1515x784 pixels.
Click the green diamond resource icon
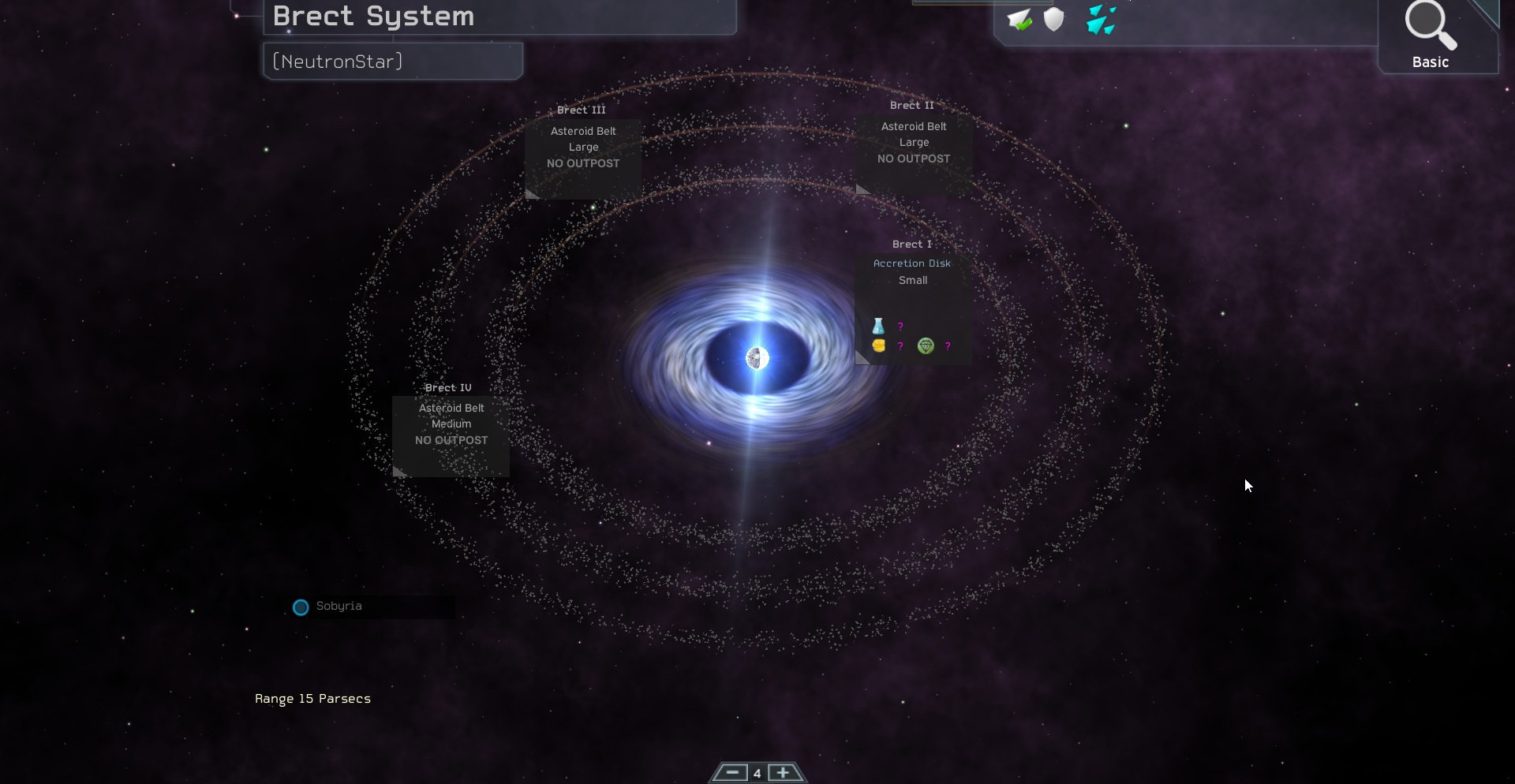(x=926, y=345)
